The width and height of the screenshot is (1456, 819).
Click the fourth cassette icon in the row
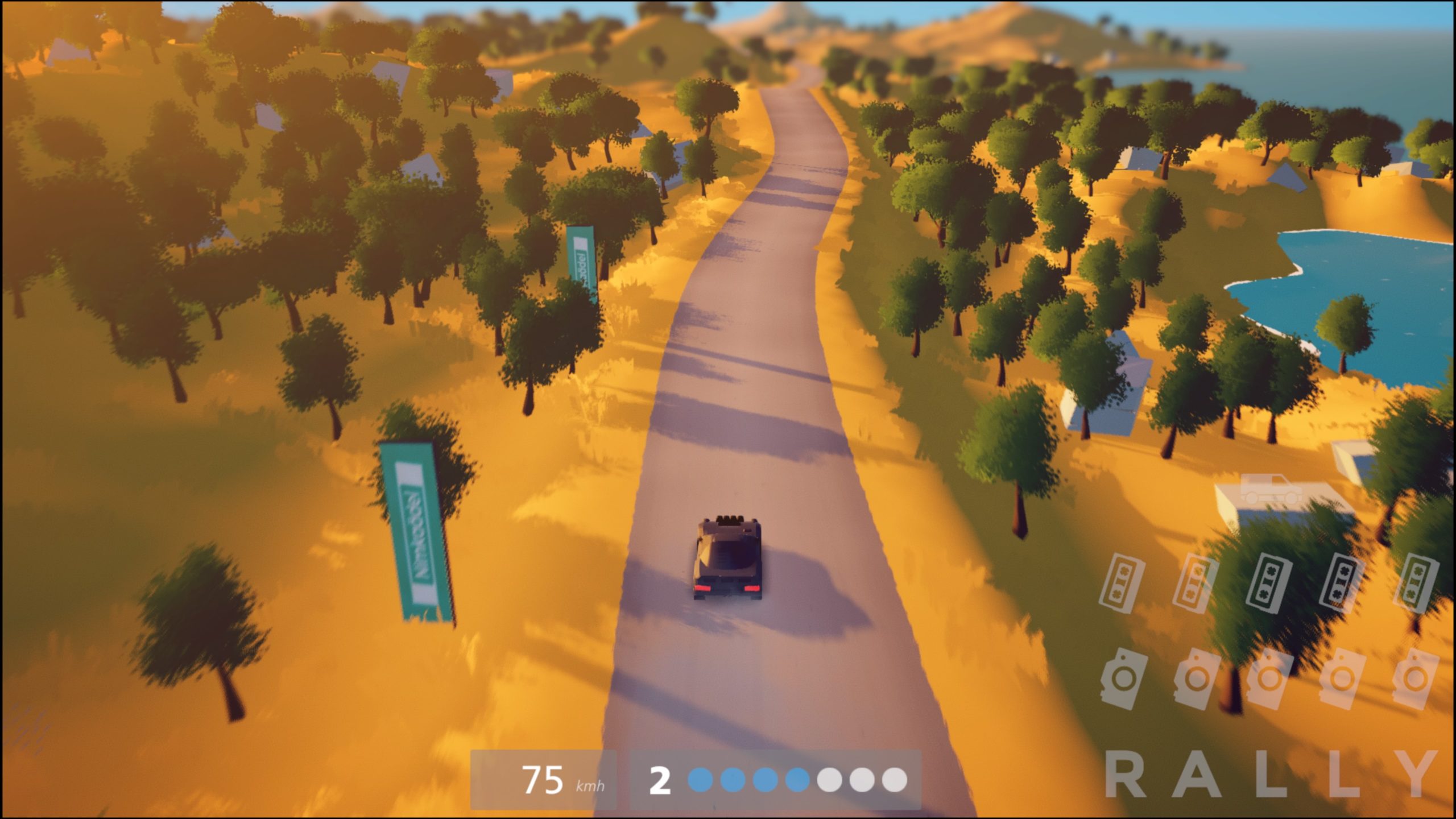(1343, 583)
